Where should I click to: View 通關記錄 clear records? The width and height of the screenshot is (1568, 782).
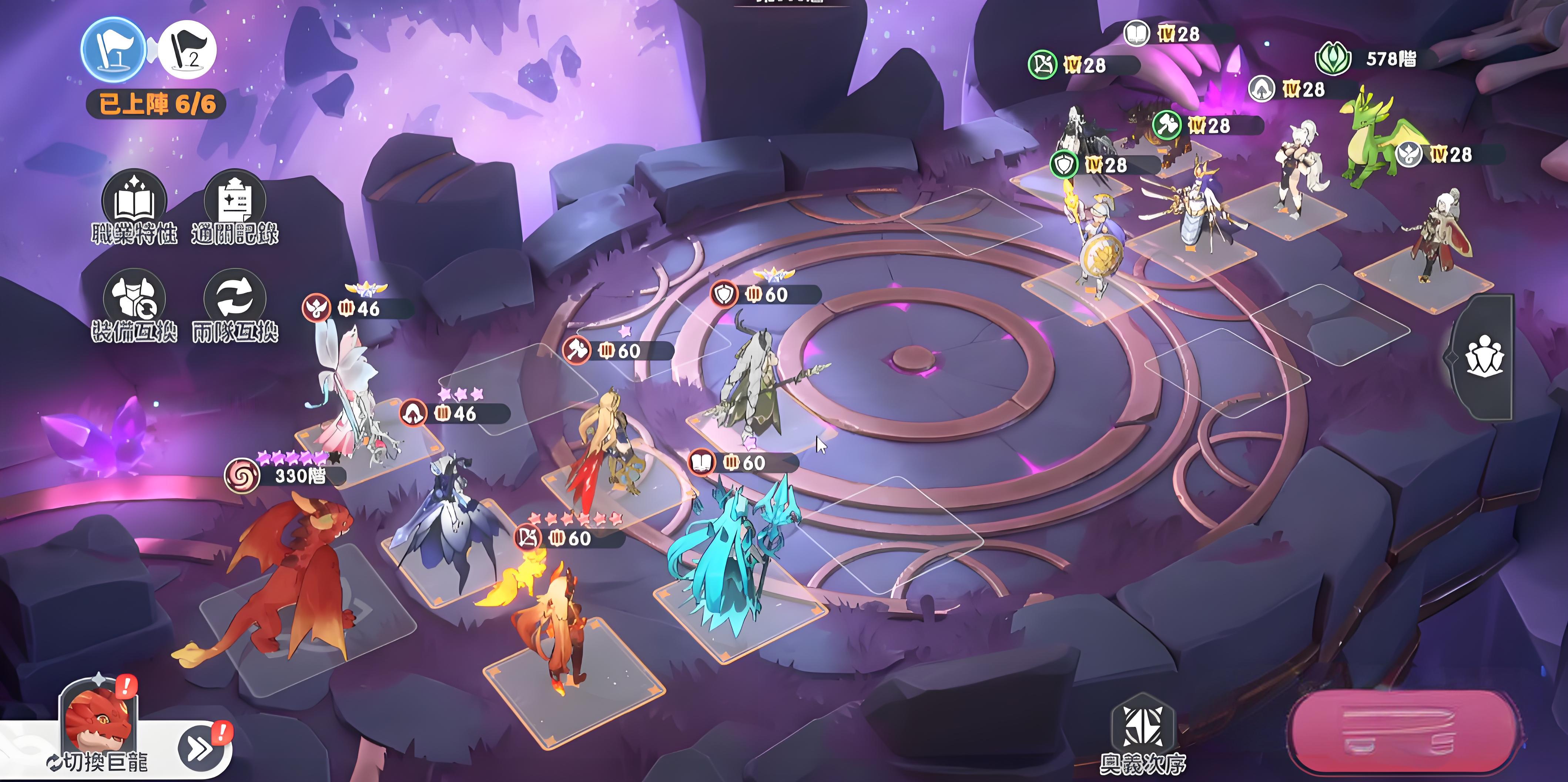tap(235, 205)
